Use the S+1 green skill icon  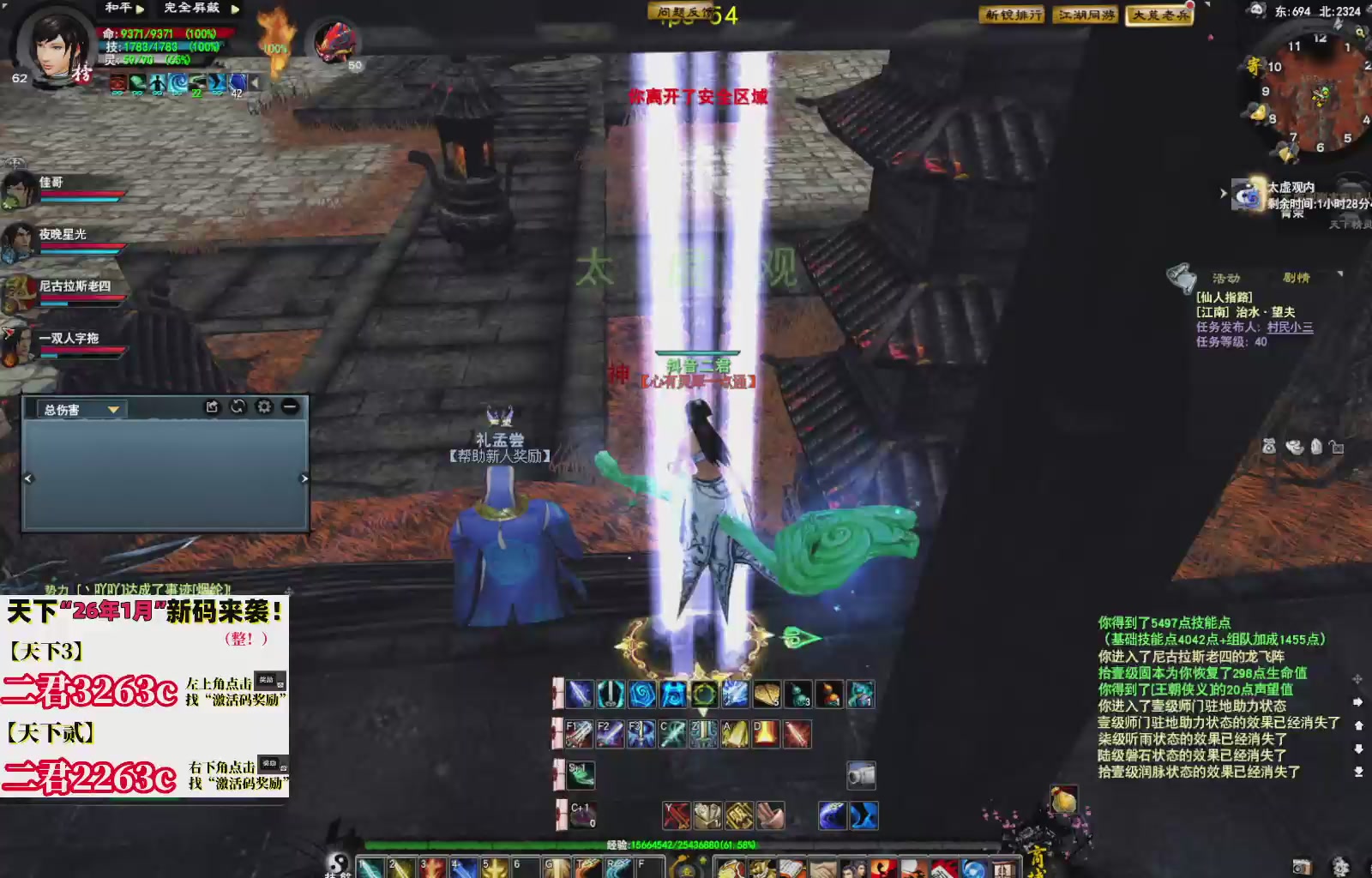(x=581, y=776)
